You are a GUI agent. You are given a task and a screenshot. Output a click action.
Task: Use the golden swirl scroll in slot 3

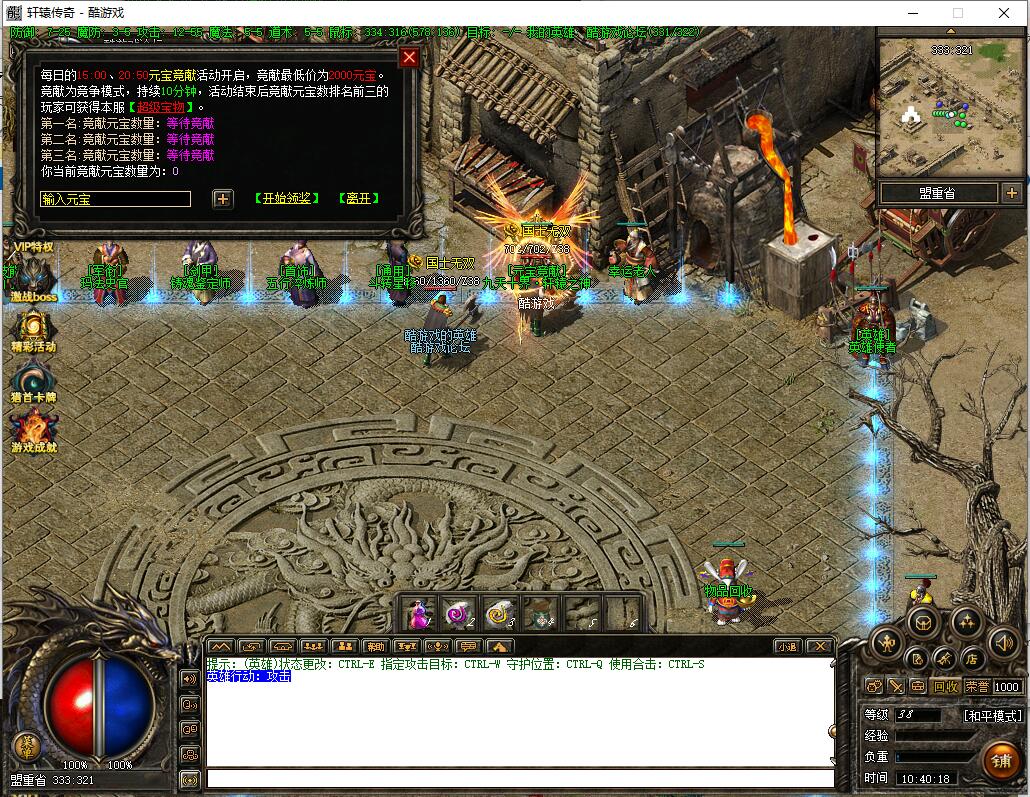click(500, 613)
